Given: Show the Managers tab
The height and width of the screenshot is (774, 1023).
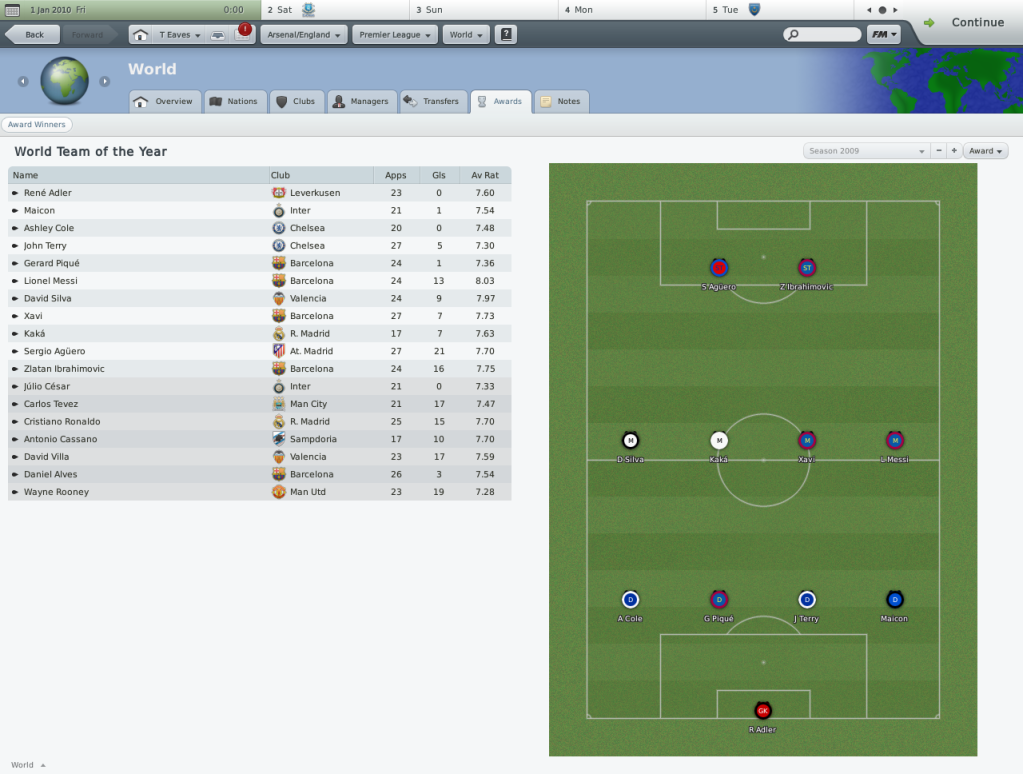Looking at the screenshot, I should pos(360,101).
